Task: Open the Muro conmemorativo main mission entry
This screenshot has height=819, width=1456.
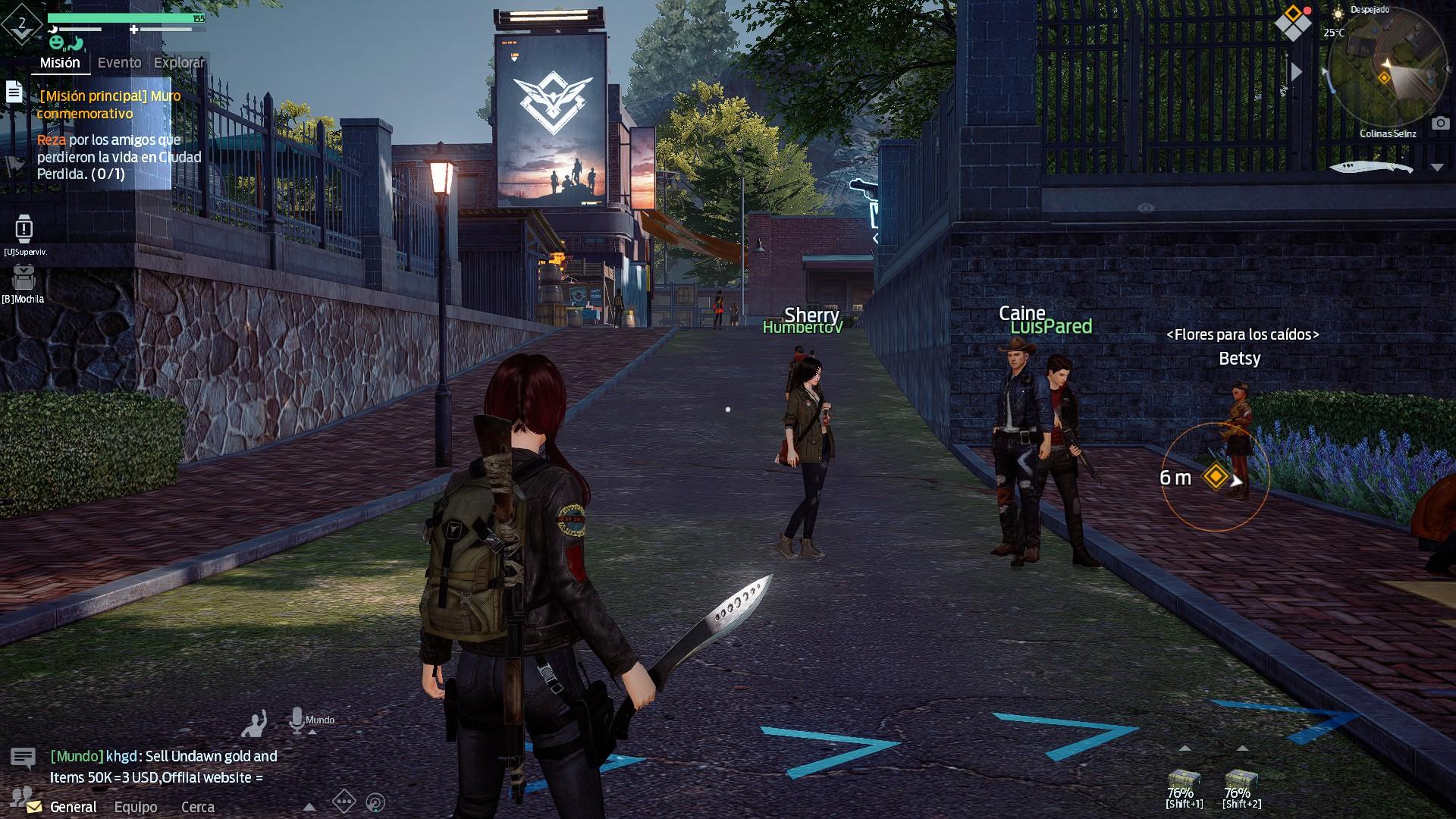Action: (108, 105)
